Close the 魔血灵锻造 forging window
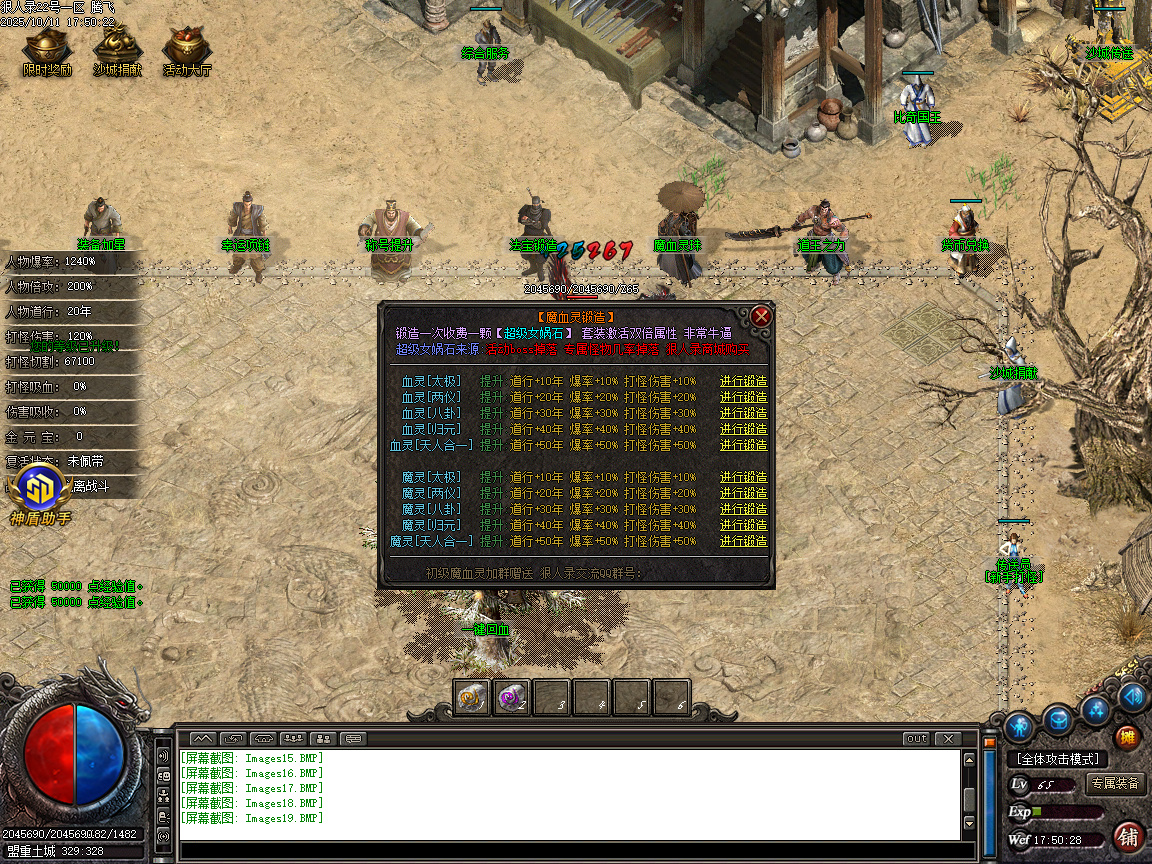Image resolution: width=1152 pixels, height=864 pixels. tap(761, 317)
